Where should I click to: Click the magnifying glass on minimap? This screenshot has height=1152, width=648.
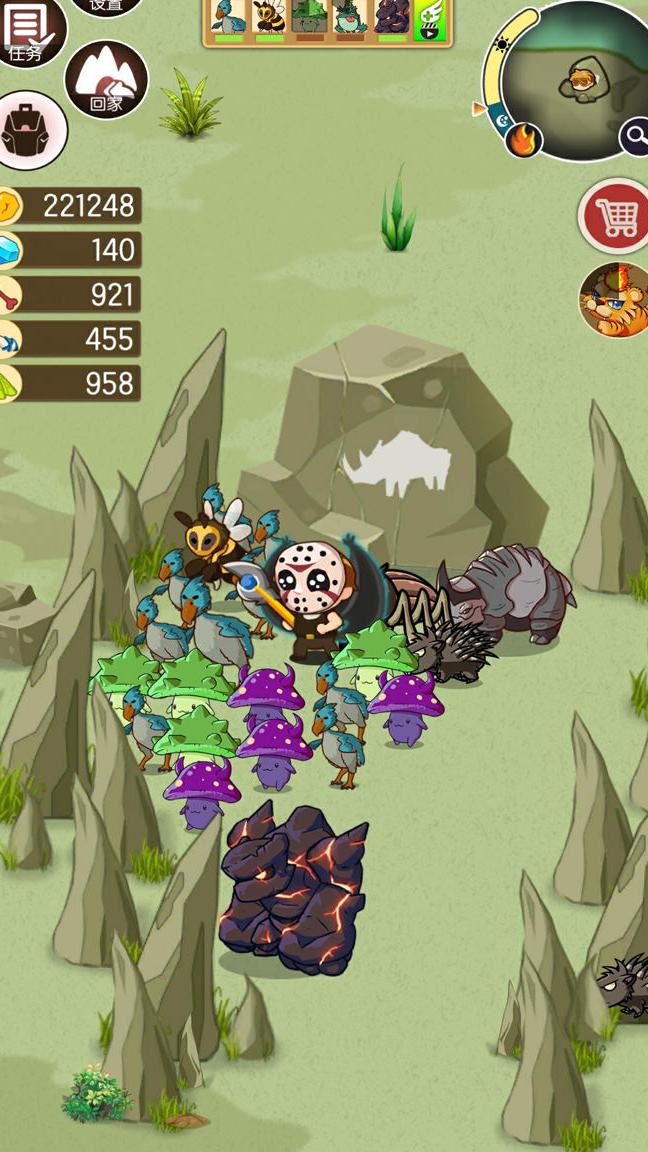click(x=634, y=137)
